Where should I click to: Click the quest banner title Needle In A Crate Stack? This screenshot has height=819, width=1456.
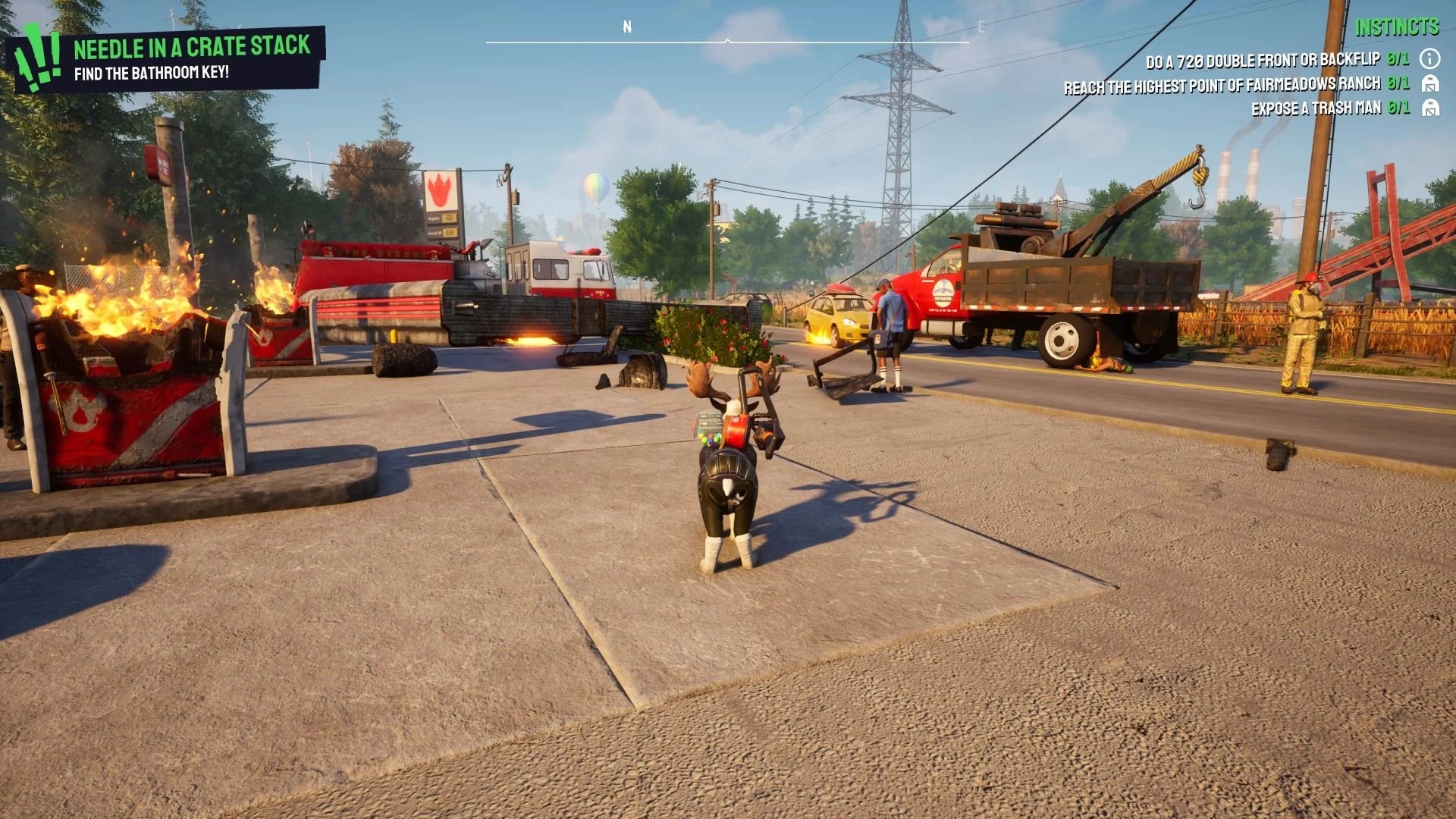[192, 45]
